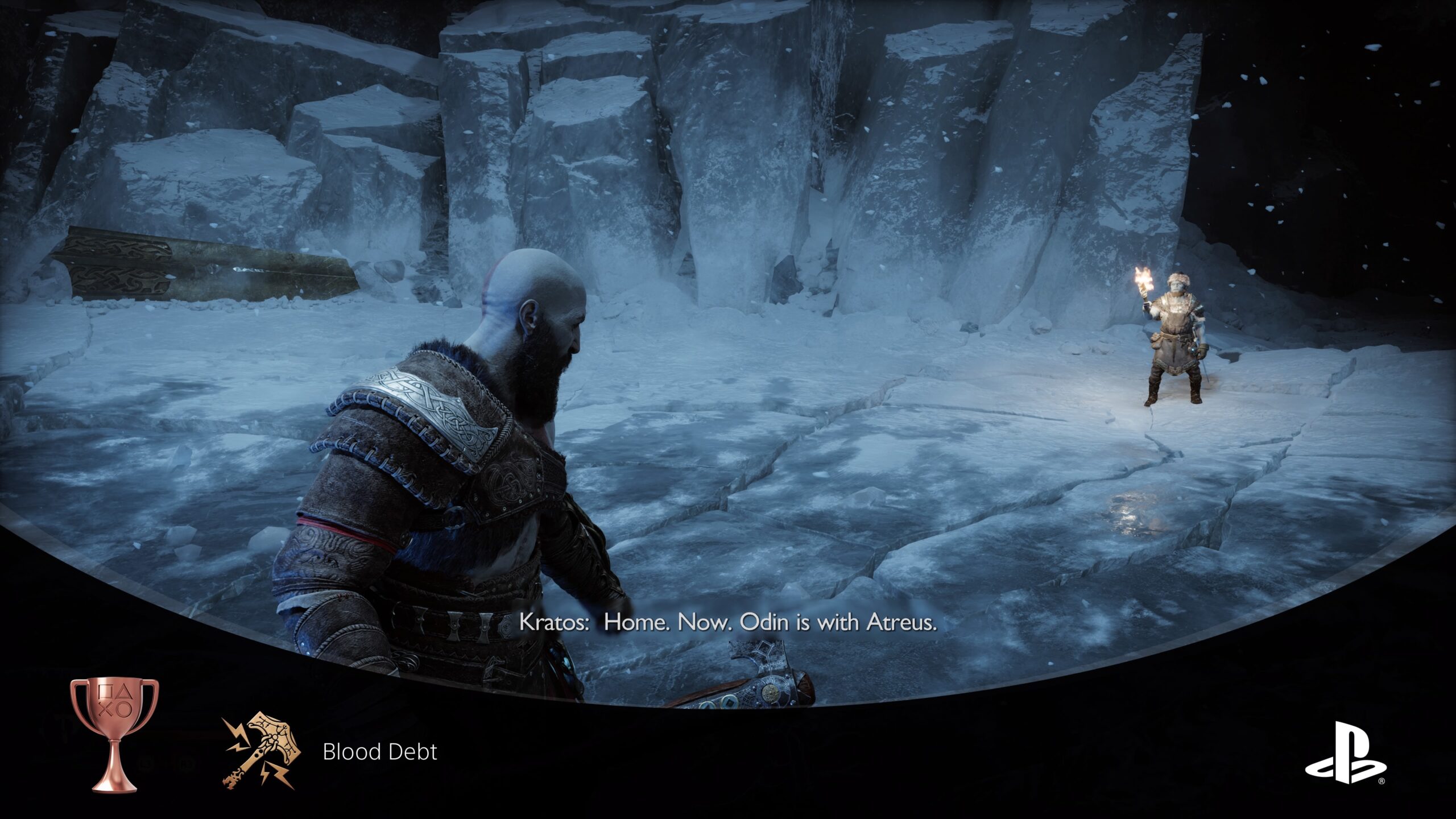
Task: Open the Blood Debt trophy title
Action: tap(379, 752)
